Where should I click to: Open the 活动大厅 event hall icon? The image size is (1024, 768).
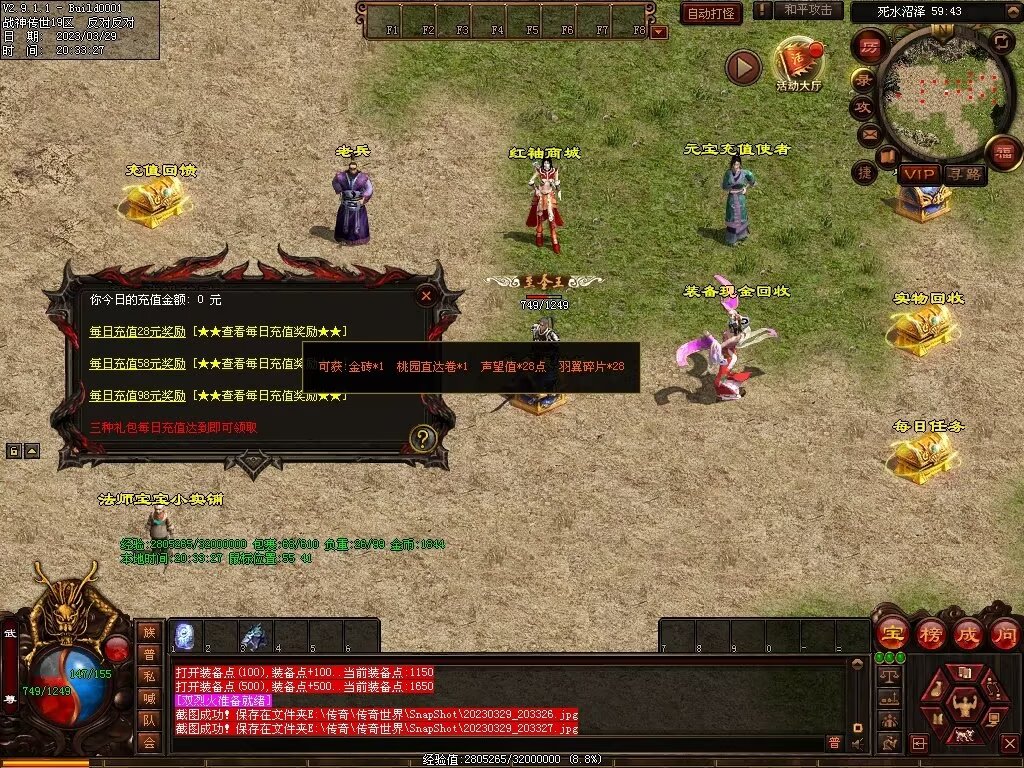pos(797,63)
